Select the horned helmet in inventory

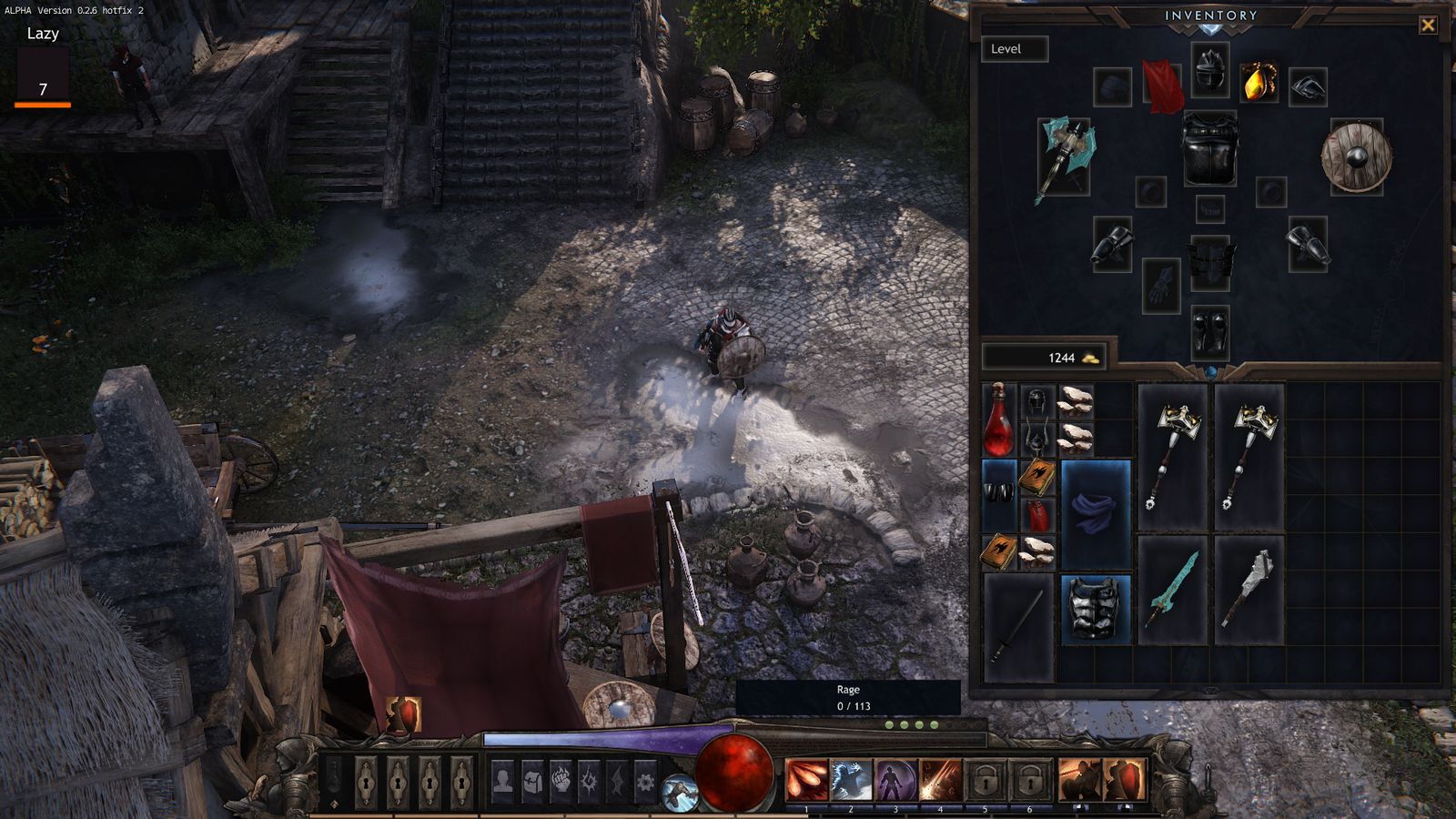coord(1036,439)
